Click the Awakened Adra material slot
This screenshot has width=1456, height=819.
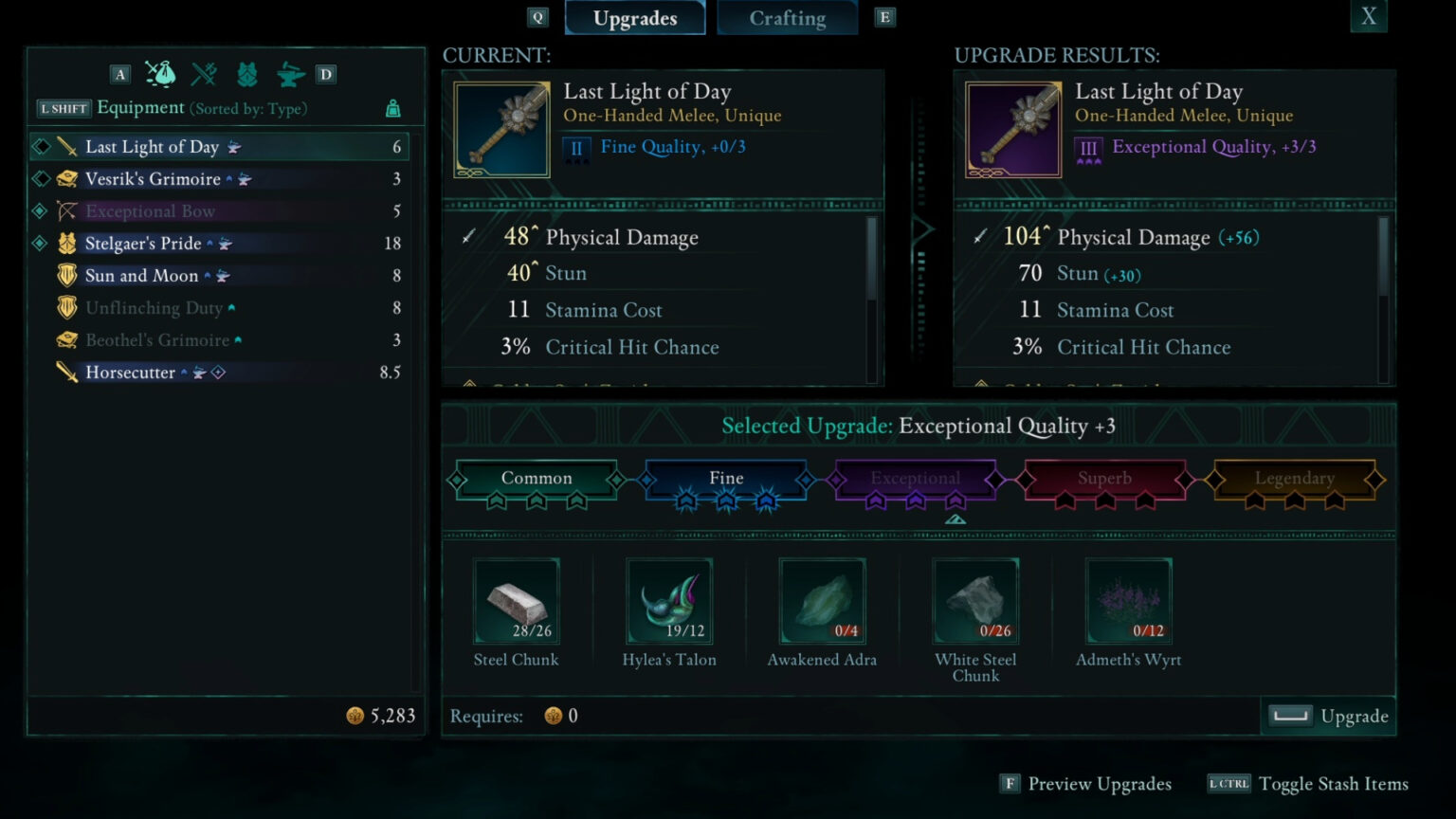coord(822,601)
